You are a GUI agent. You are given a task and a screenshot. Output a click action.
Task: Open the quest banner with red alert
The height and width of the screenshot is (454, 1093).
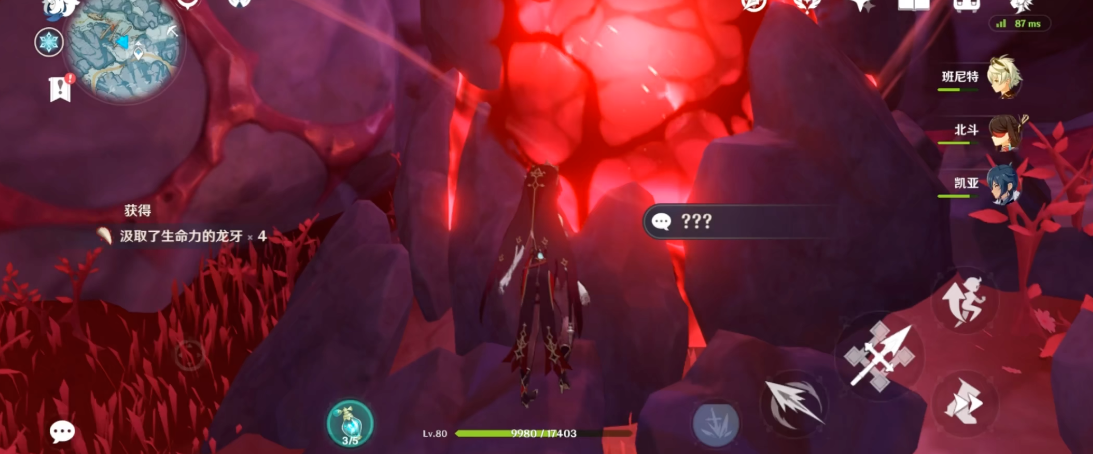point(61,89)
